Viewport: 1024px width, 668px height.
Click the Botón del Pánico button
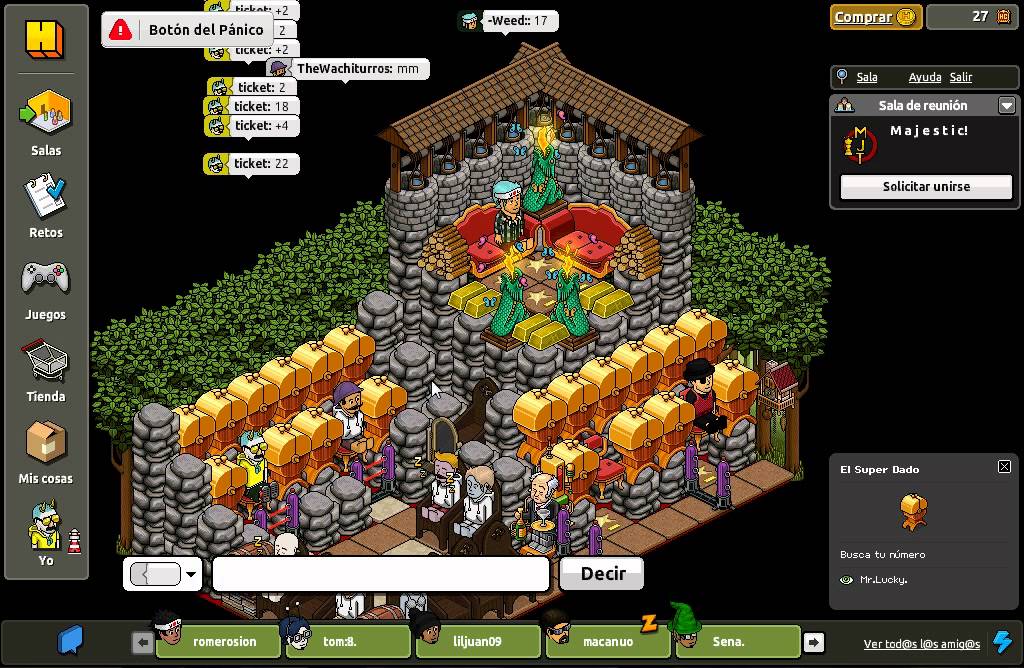point(187,30)
